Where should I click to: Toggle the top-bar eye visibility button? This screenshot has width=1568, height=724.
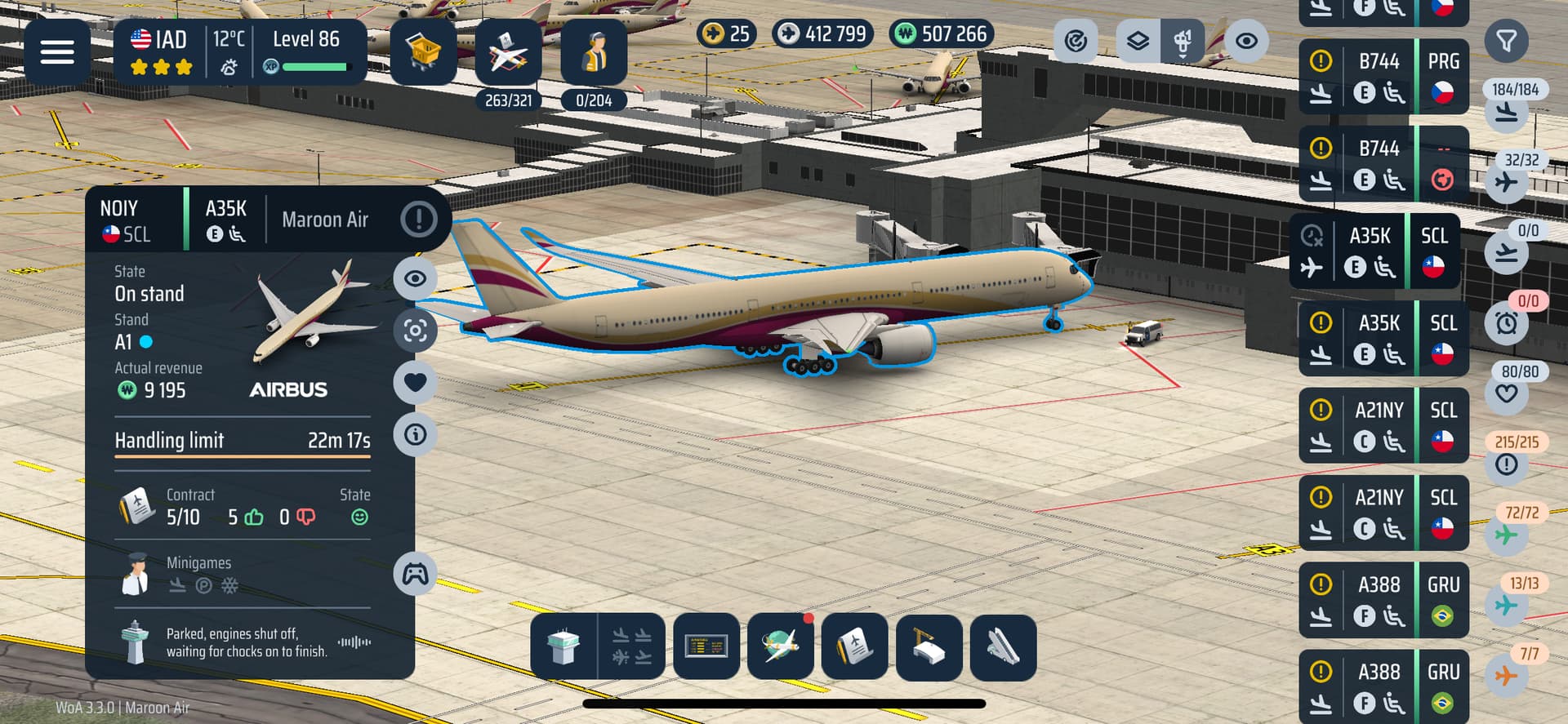(x=1245, y=41)
